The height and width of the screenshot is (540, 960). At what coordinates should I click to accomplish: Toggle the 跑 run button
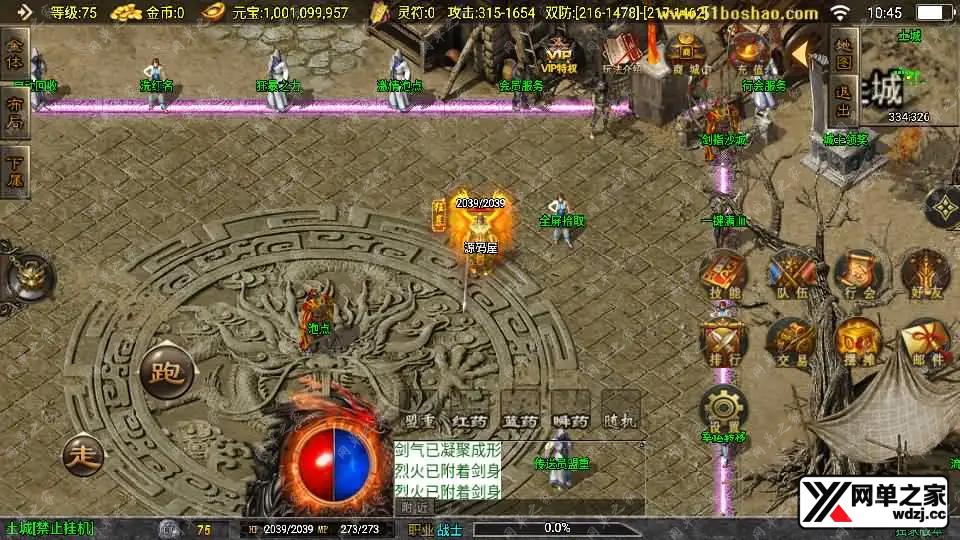point(165,374)
